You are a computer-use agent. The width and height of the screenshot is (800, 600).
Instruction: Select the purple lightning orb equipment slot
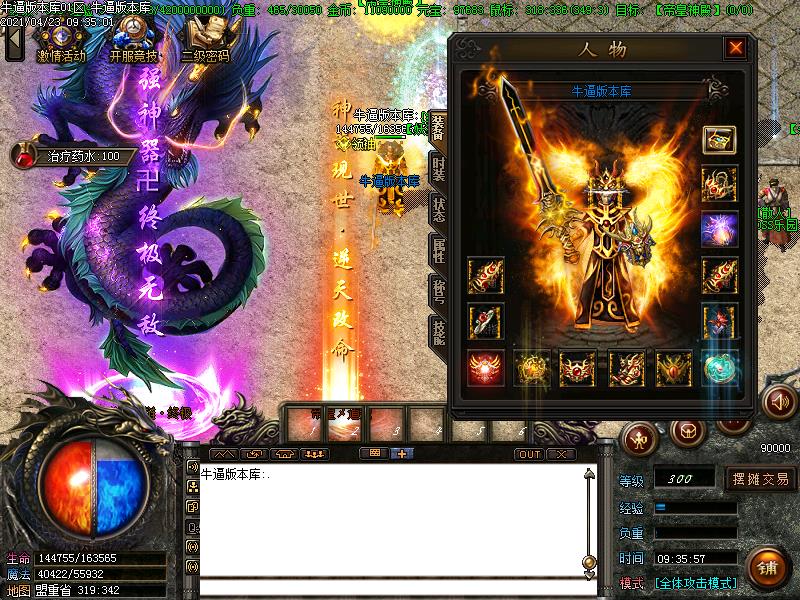tap(719, 227)
